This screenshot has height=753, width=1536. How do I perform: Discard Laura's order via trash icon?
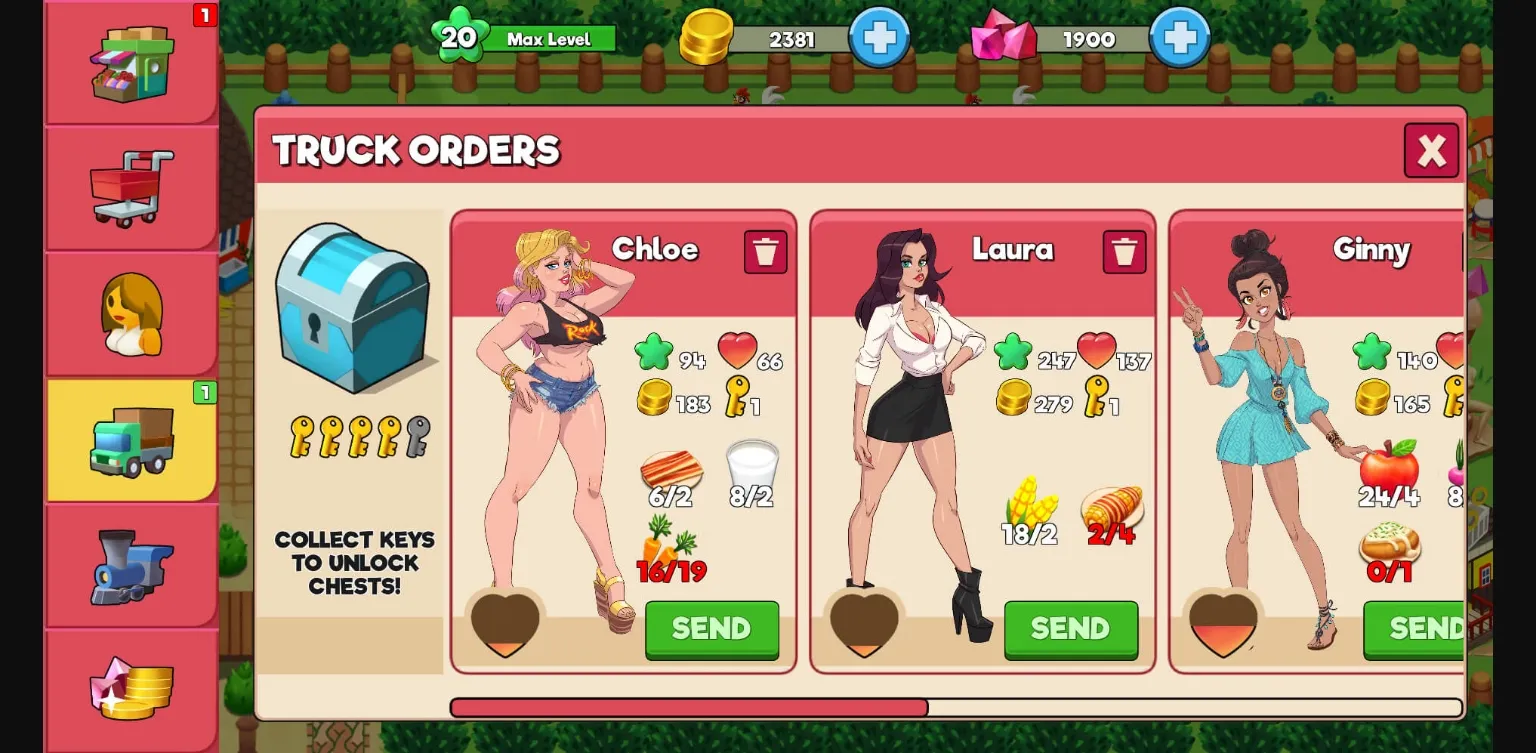(1124, 252)
